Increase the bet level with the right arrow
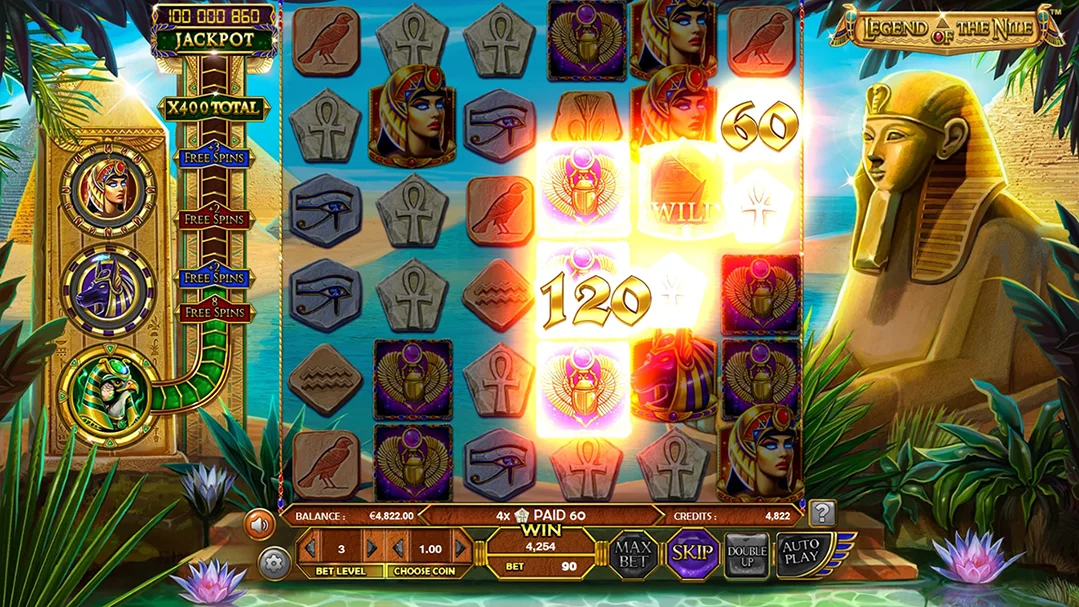Image resolution: width=1079 pixels, height=607 pixels. click(x=373, y=548)
